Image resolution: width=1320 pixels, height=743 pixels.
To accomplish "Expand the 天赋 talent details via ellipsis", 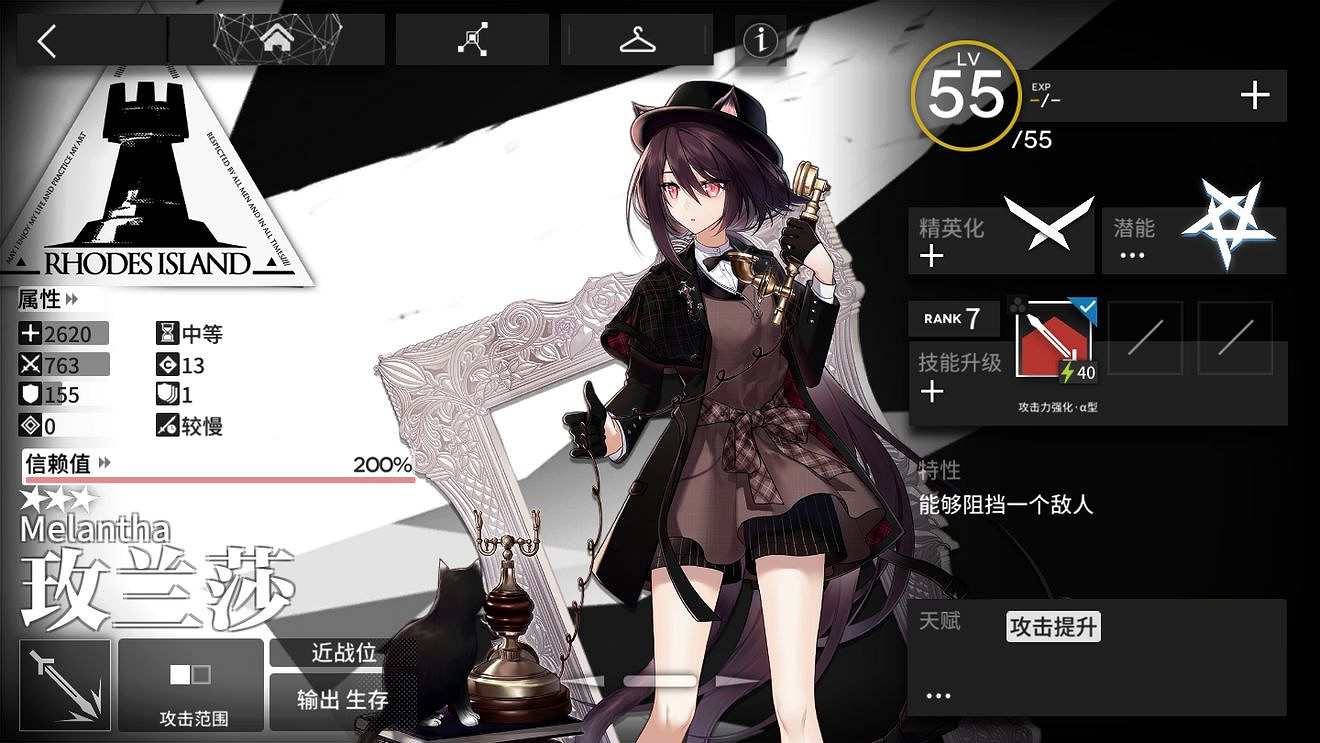I will [x=937, y=695].
